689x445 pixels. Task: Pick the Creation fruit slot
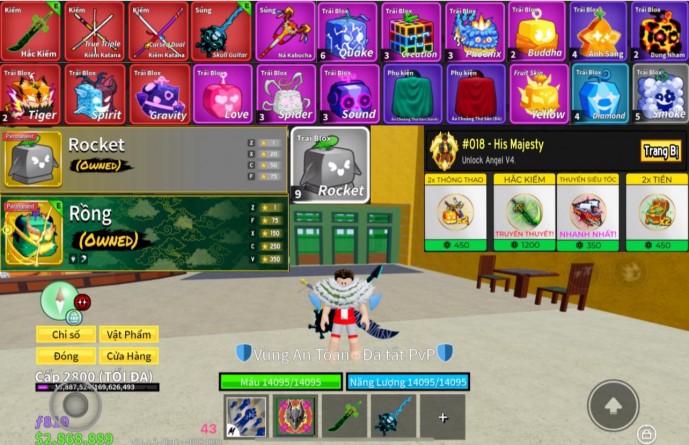(412, 32)
